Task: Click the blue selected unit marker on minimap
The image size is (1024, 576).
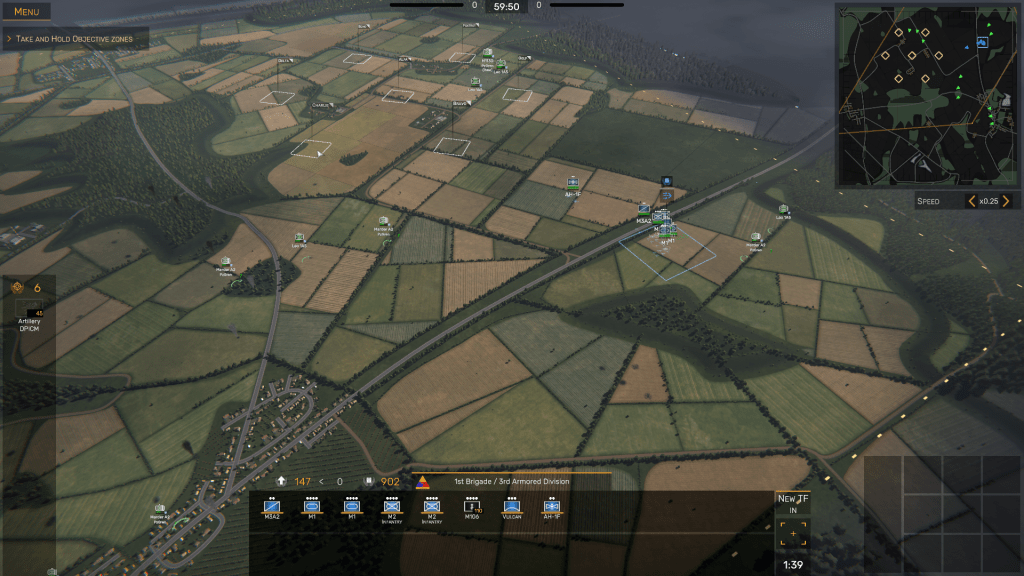Action: click(982, 43)
